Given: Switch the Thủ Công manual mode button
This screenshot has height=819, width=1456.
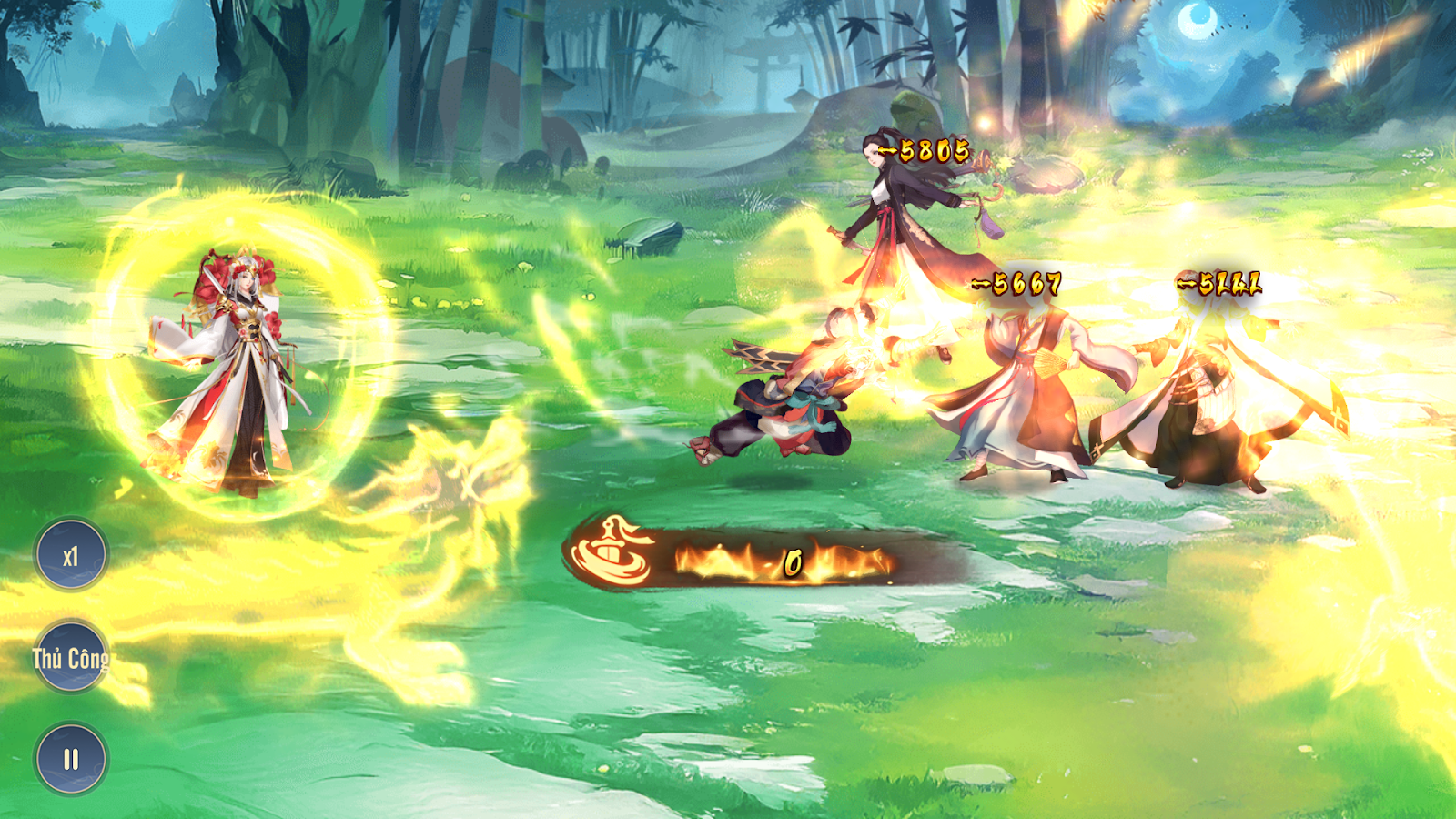Looking at the screenshot, I should click(x=71, y=657).
